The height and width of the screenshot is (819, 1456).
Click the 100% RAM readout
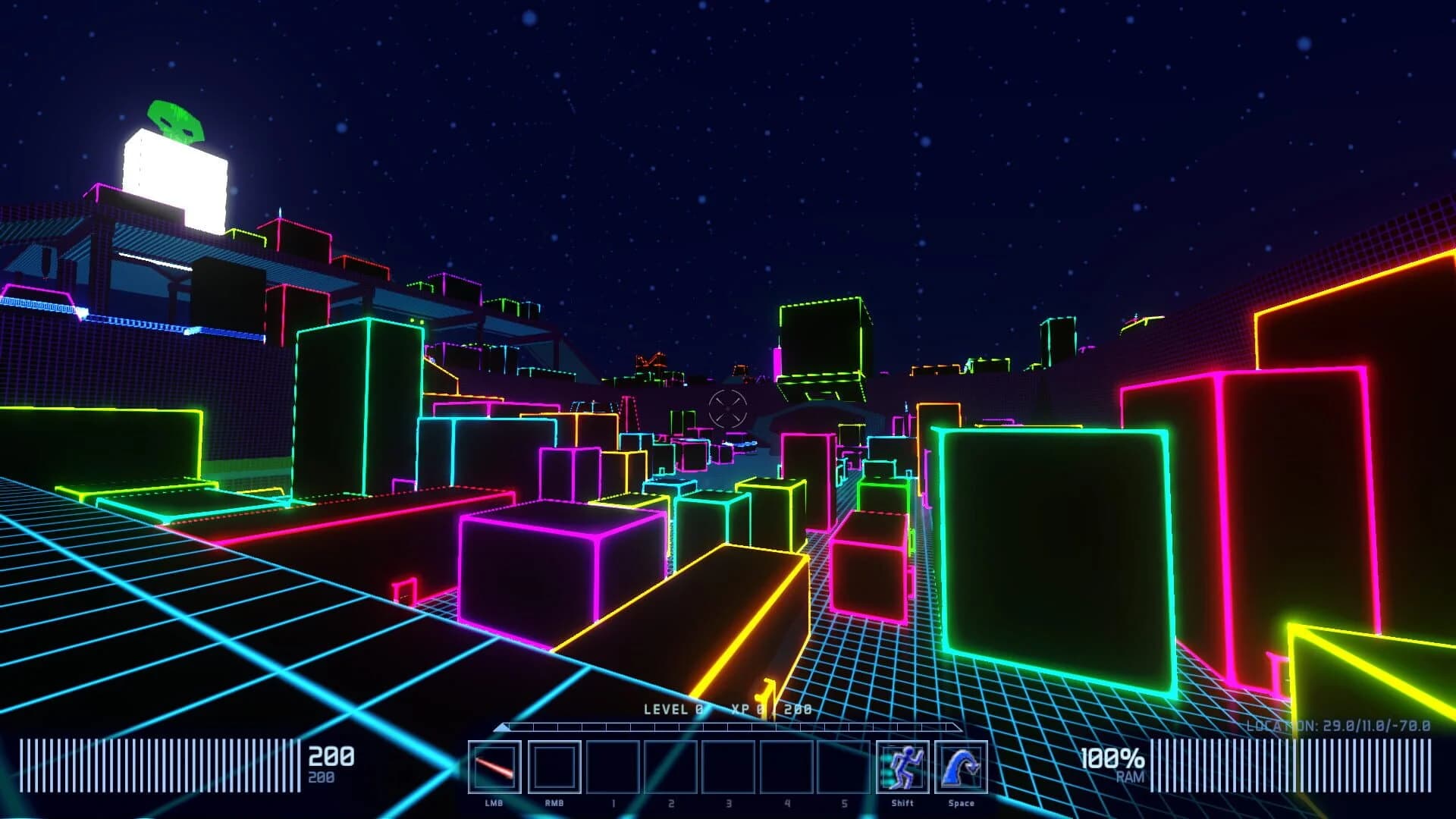coord(1112,759)
